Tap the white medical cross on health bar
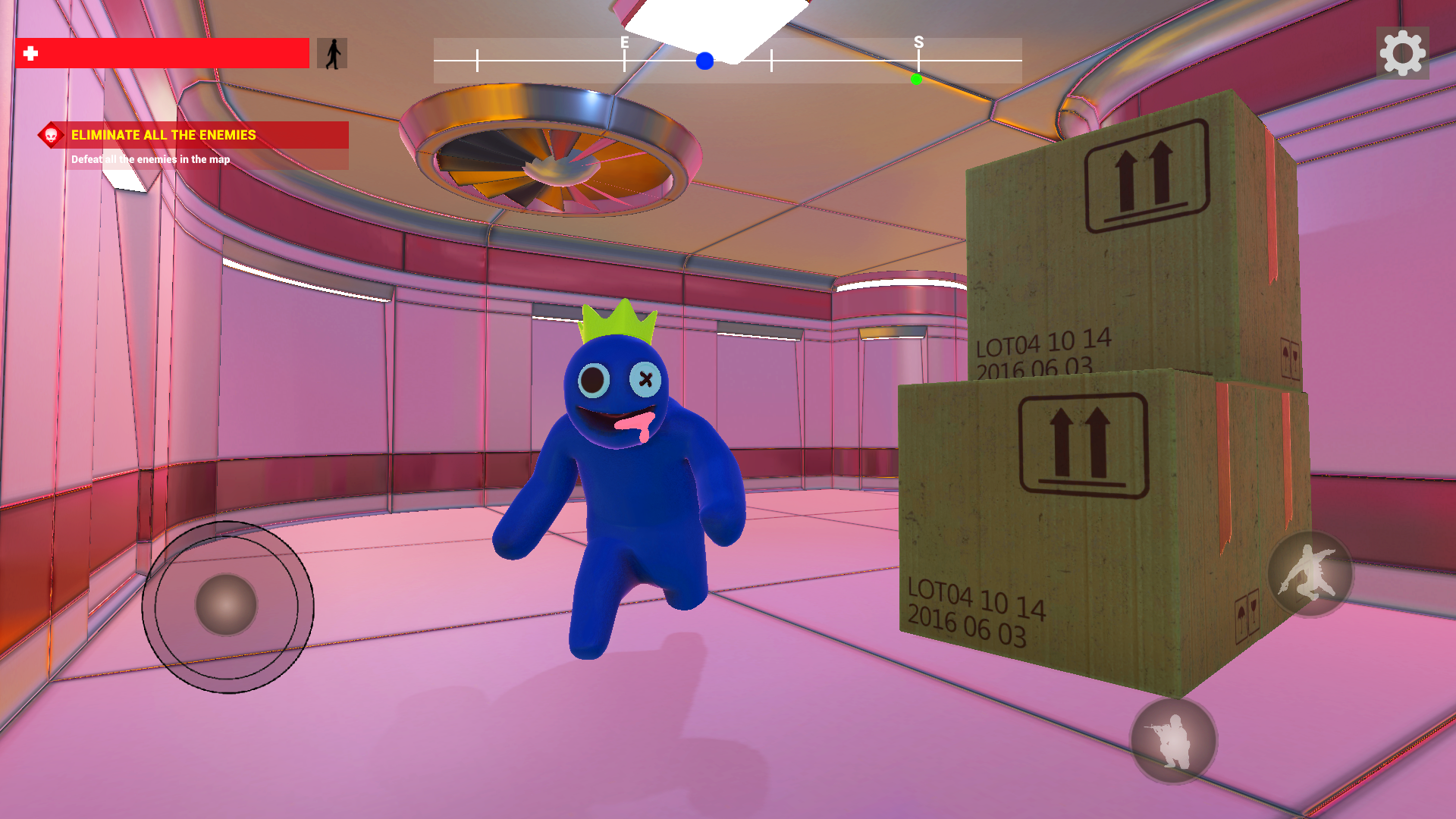 click(30, 54)
